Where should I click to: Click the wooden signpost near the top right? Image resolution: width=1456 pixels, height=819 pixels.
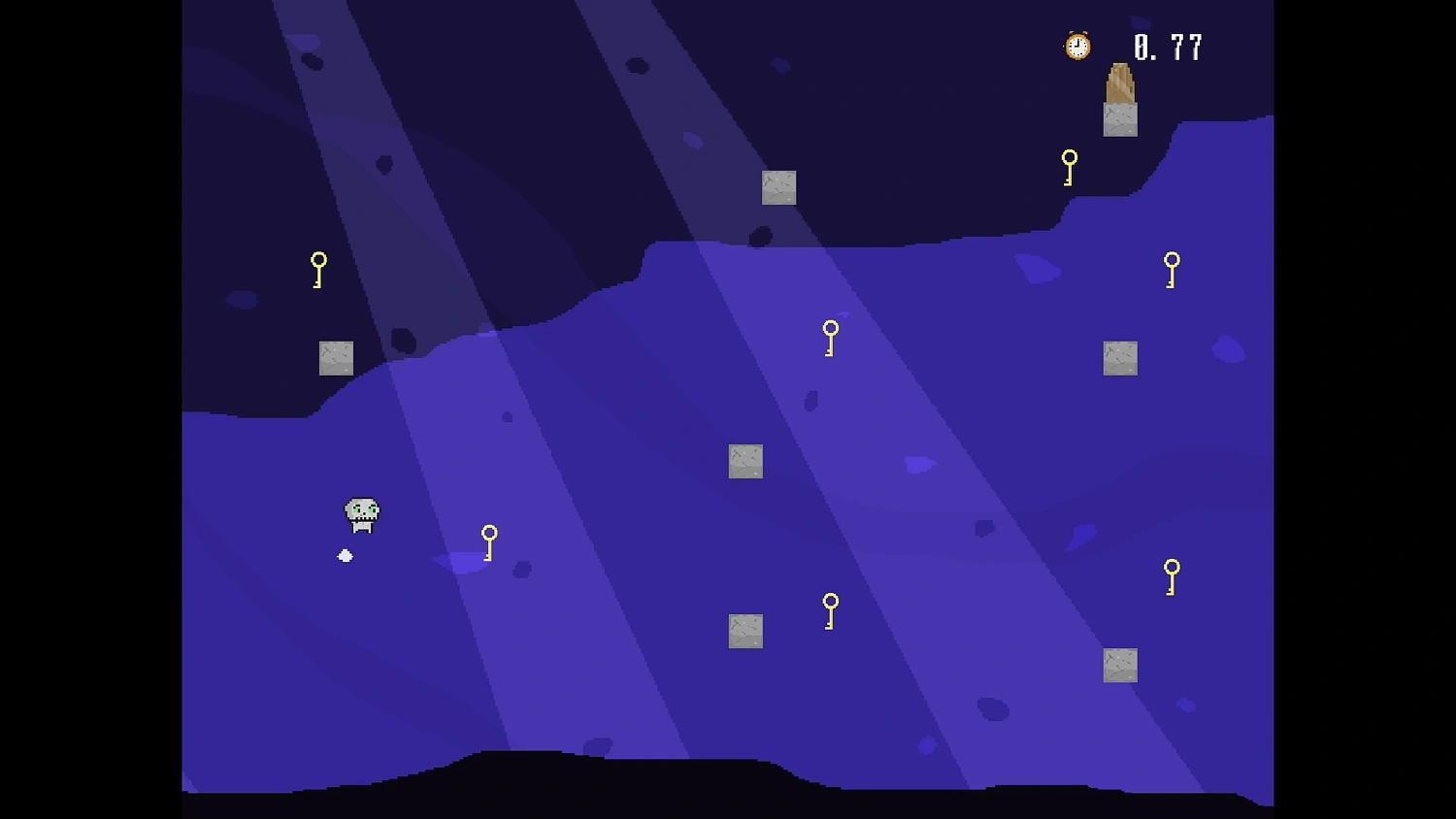click(x=1119, y=87)
